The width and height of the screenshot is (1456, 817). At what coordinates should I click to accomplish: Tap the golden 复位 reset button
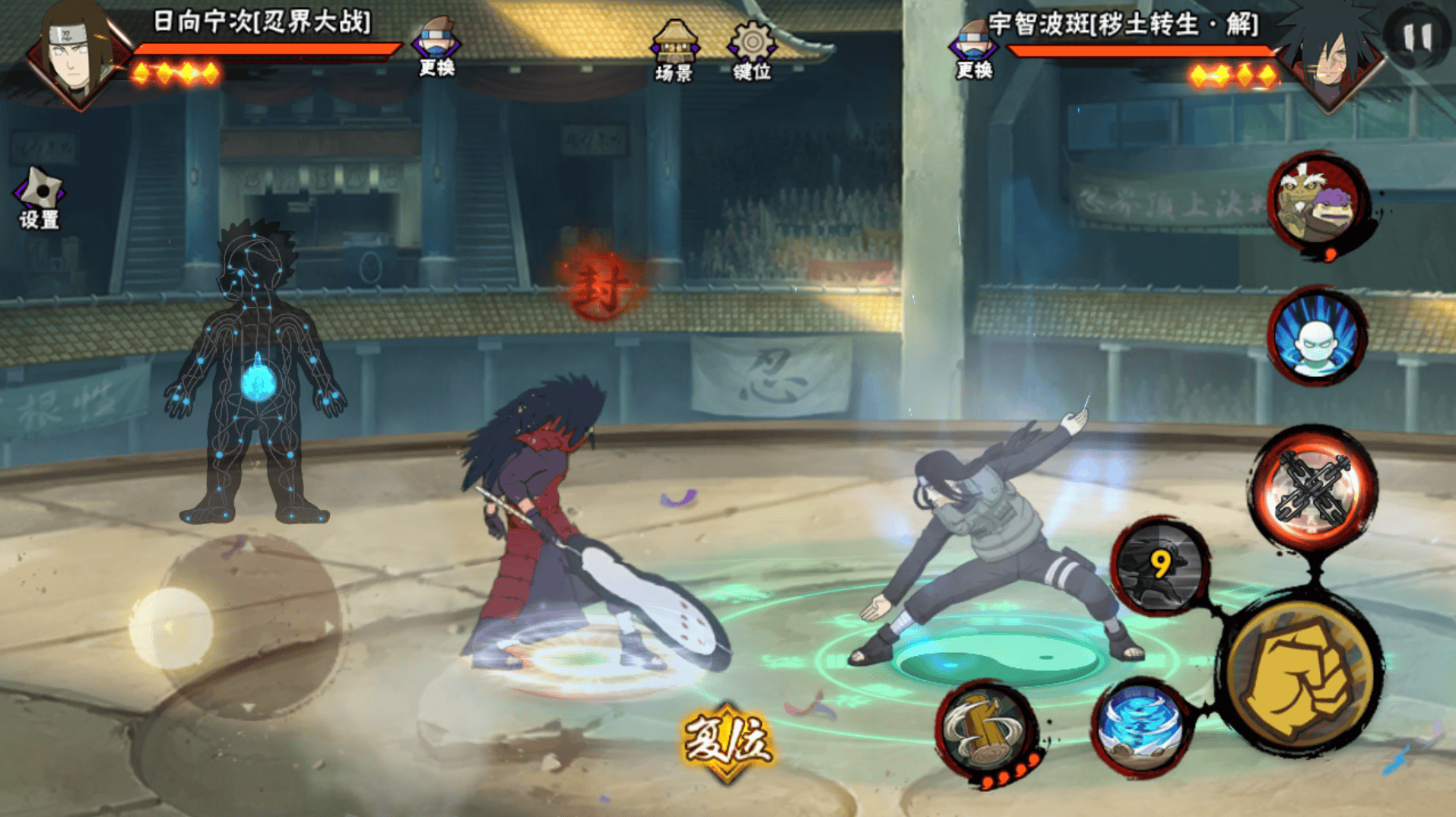pyautogui.click(x=728, y=741)
